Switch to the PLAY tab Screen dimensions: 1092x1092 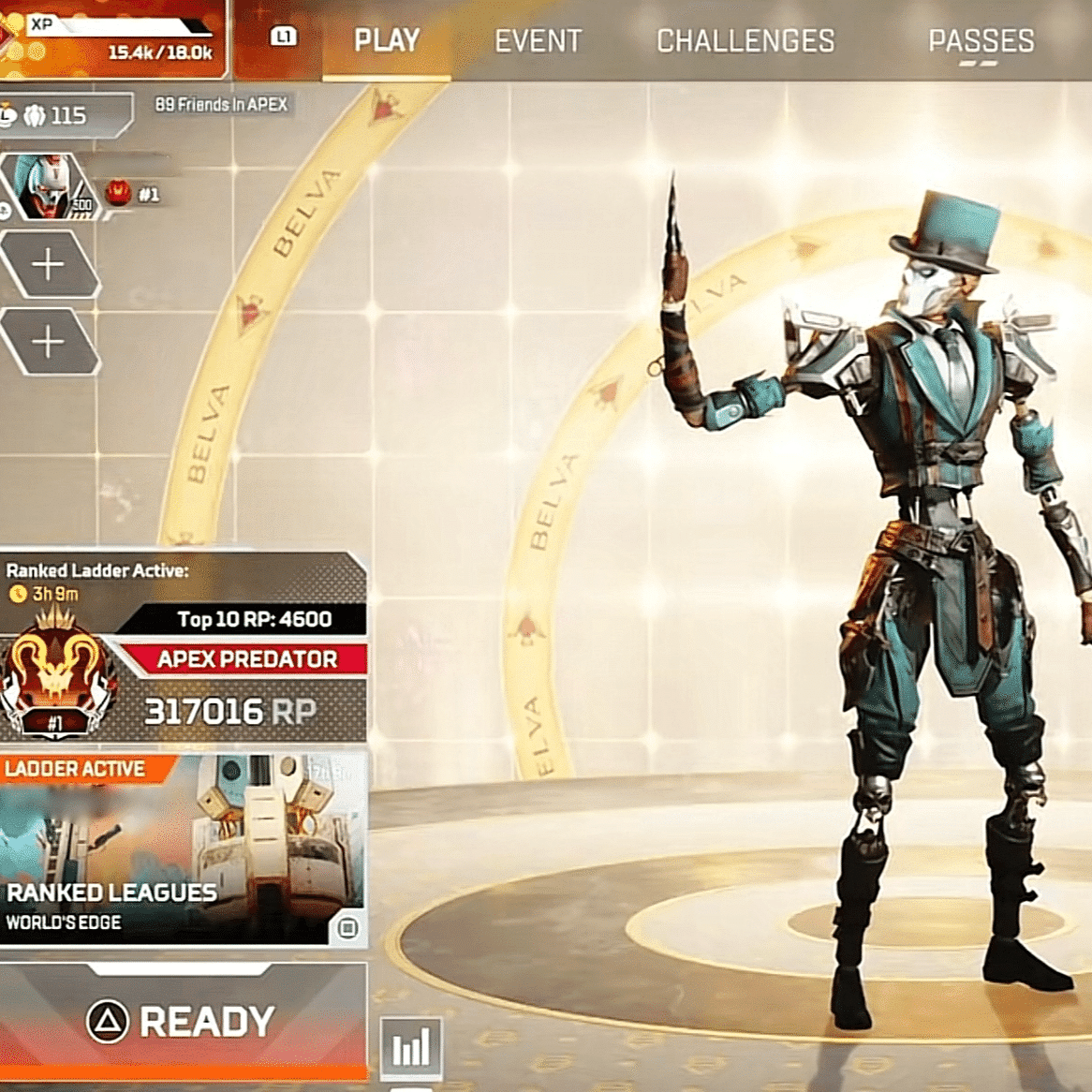click(x=387, y=41)
